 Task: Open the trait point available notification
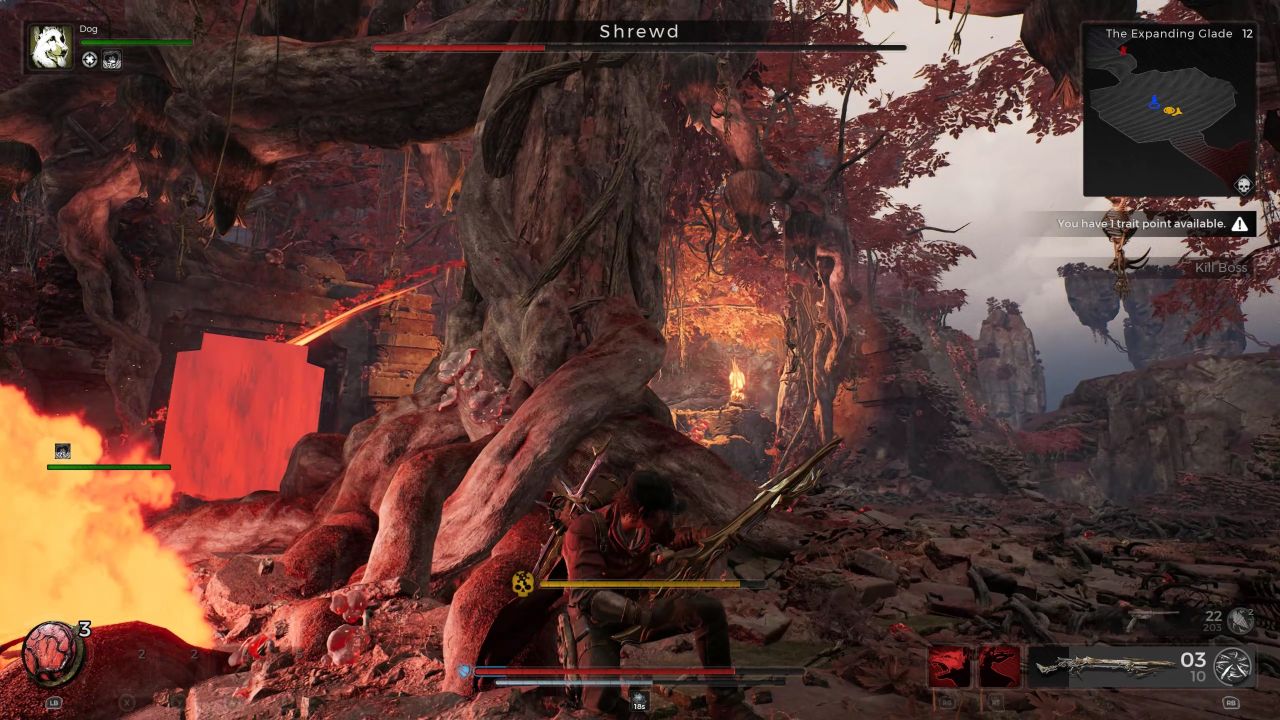pos(1144,224)
